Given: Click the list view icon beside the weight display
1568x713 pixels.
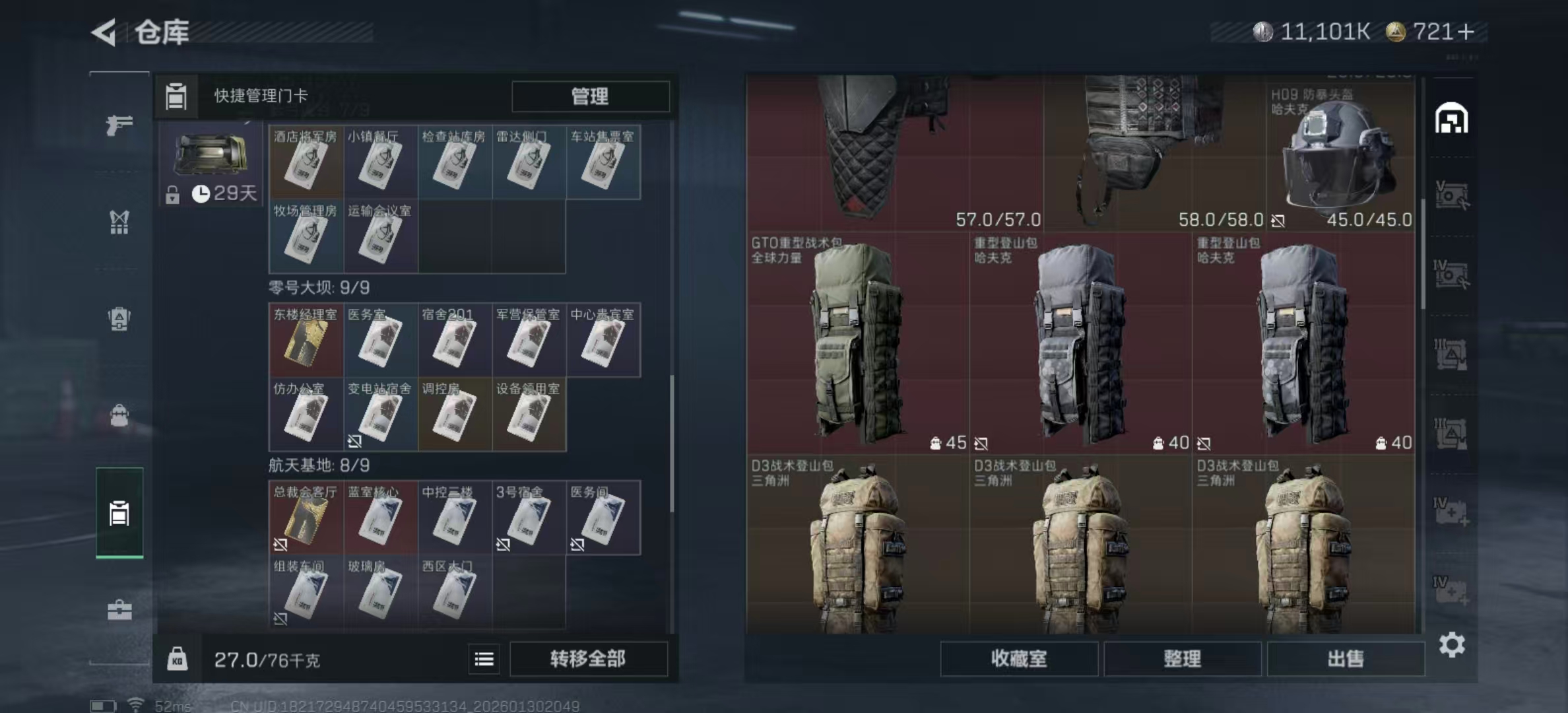Looking at the screenshot, I should click(484, 660).
